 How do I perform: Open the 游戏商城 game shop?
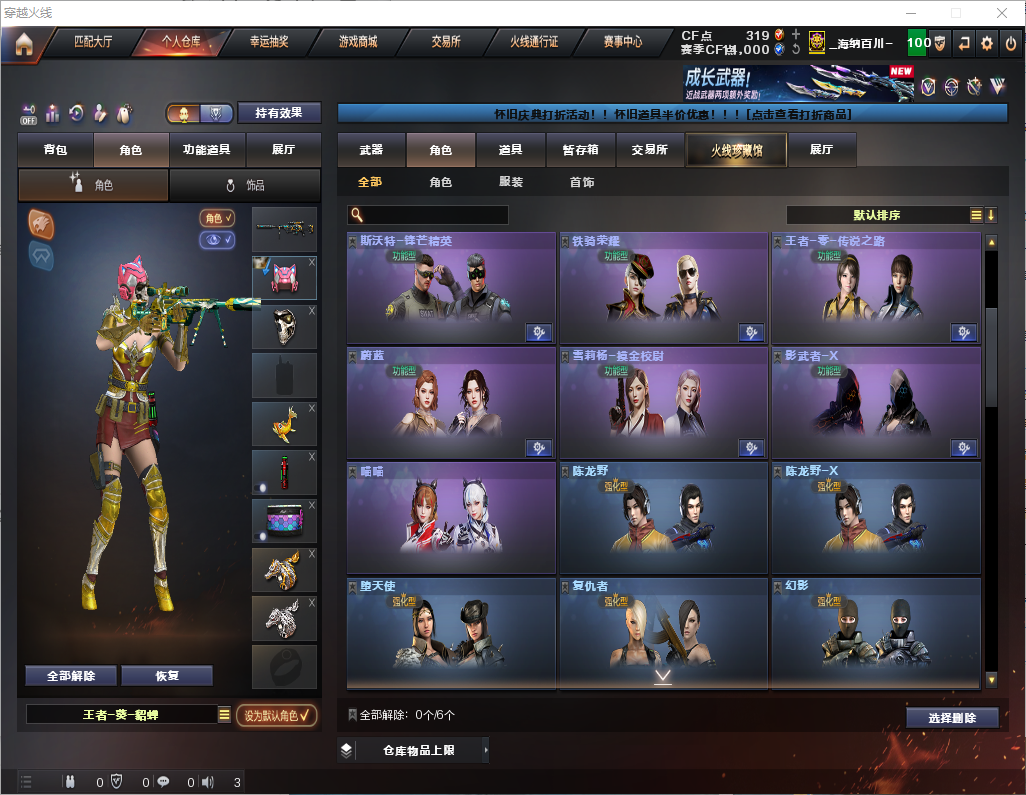[x=357, y=42]
